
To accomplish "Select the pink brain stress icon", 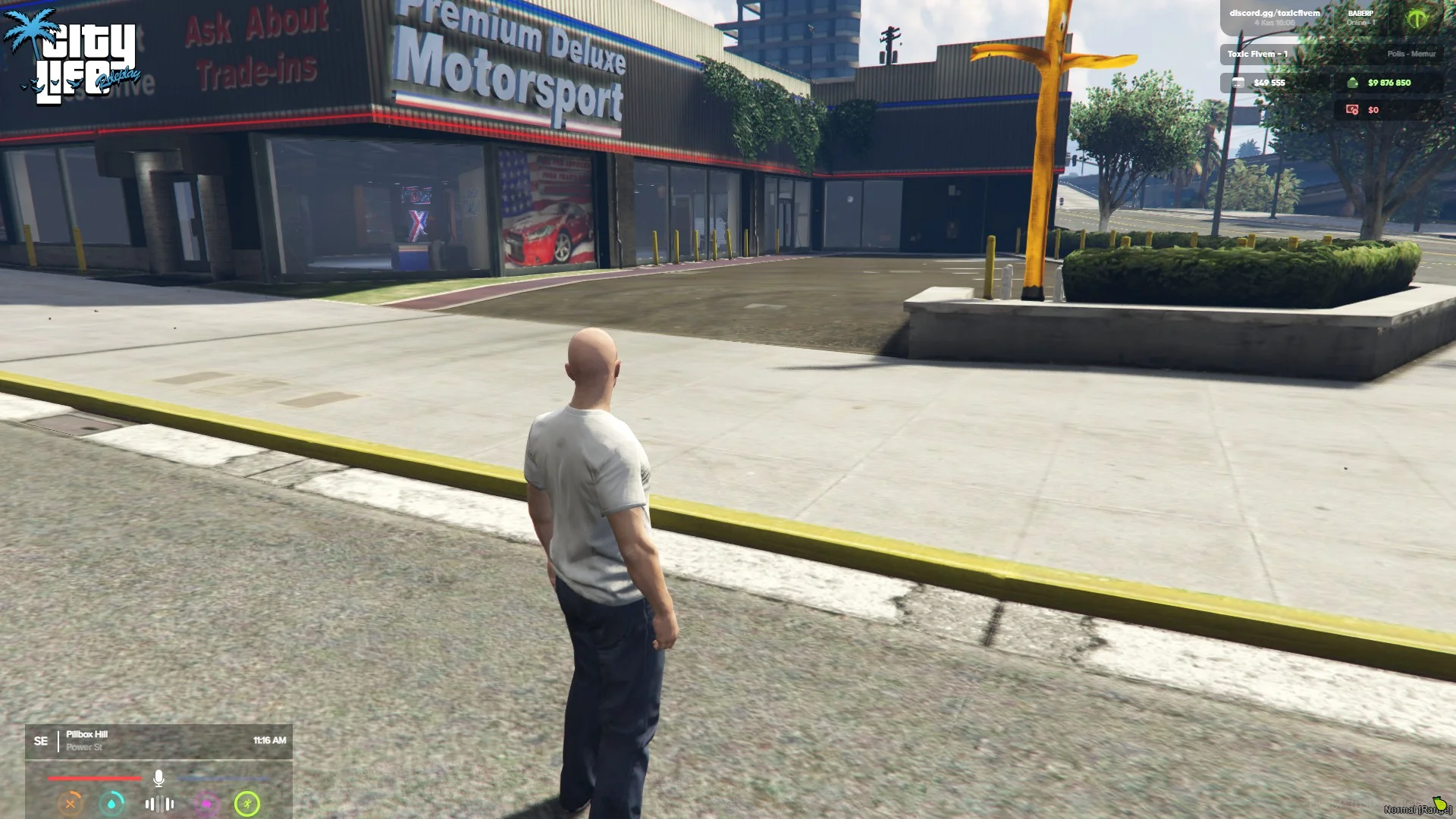I will 206,804.
